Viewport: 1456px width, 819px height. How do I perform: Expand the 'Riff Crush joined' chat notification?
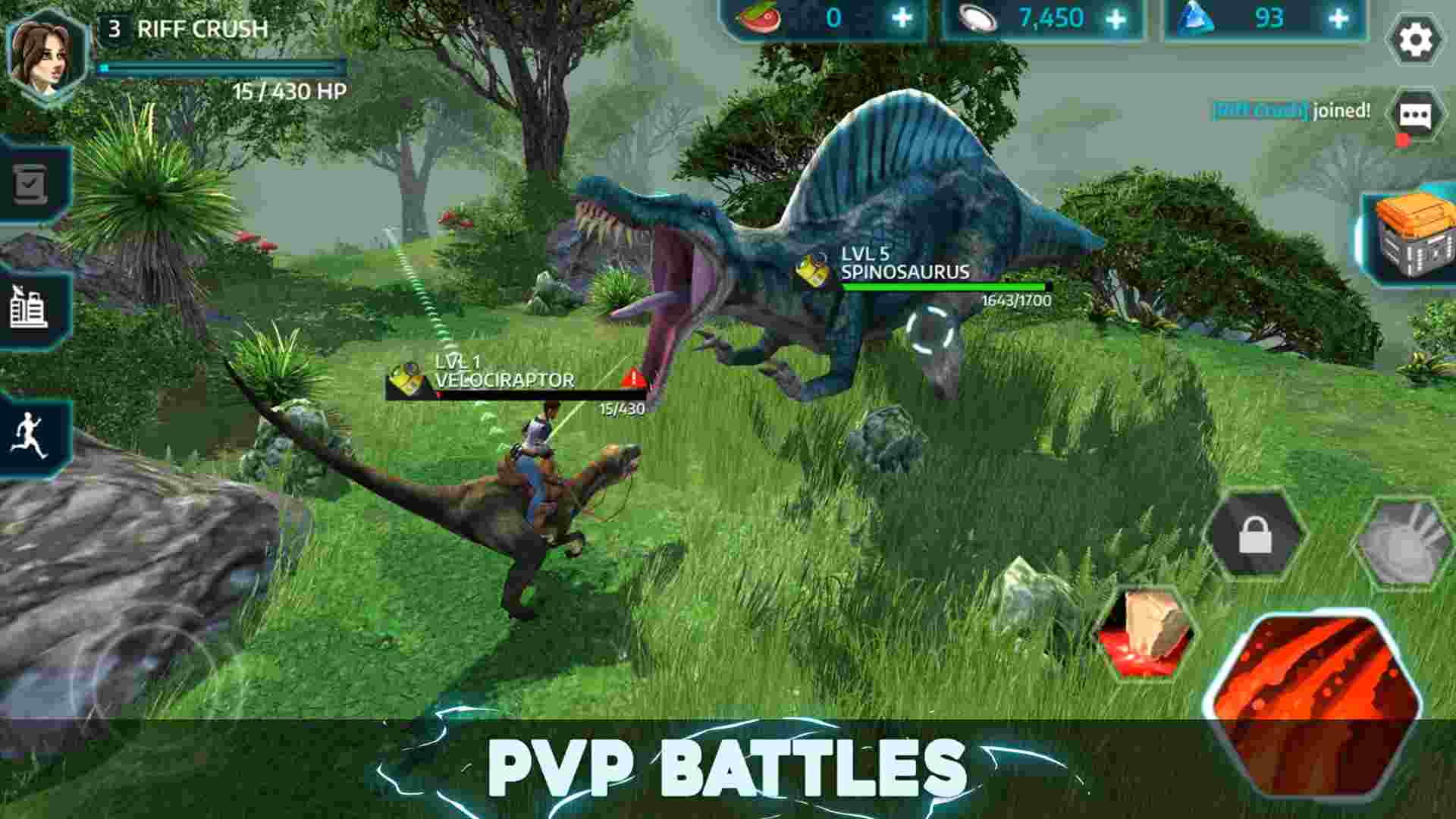[x=1289, y=111]
